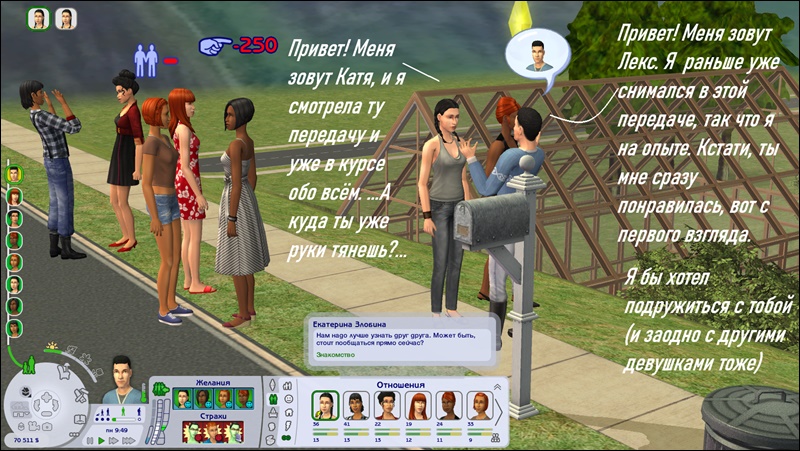Select the yellow-highlighted Sim in the left sidebar
Image resolution: width=800 pixels, height=451 pixels.
pyautogui.click(x=14, y=174)
